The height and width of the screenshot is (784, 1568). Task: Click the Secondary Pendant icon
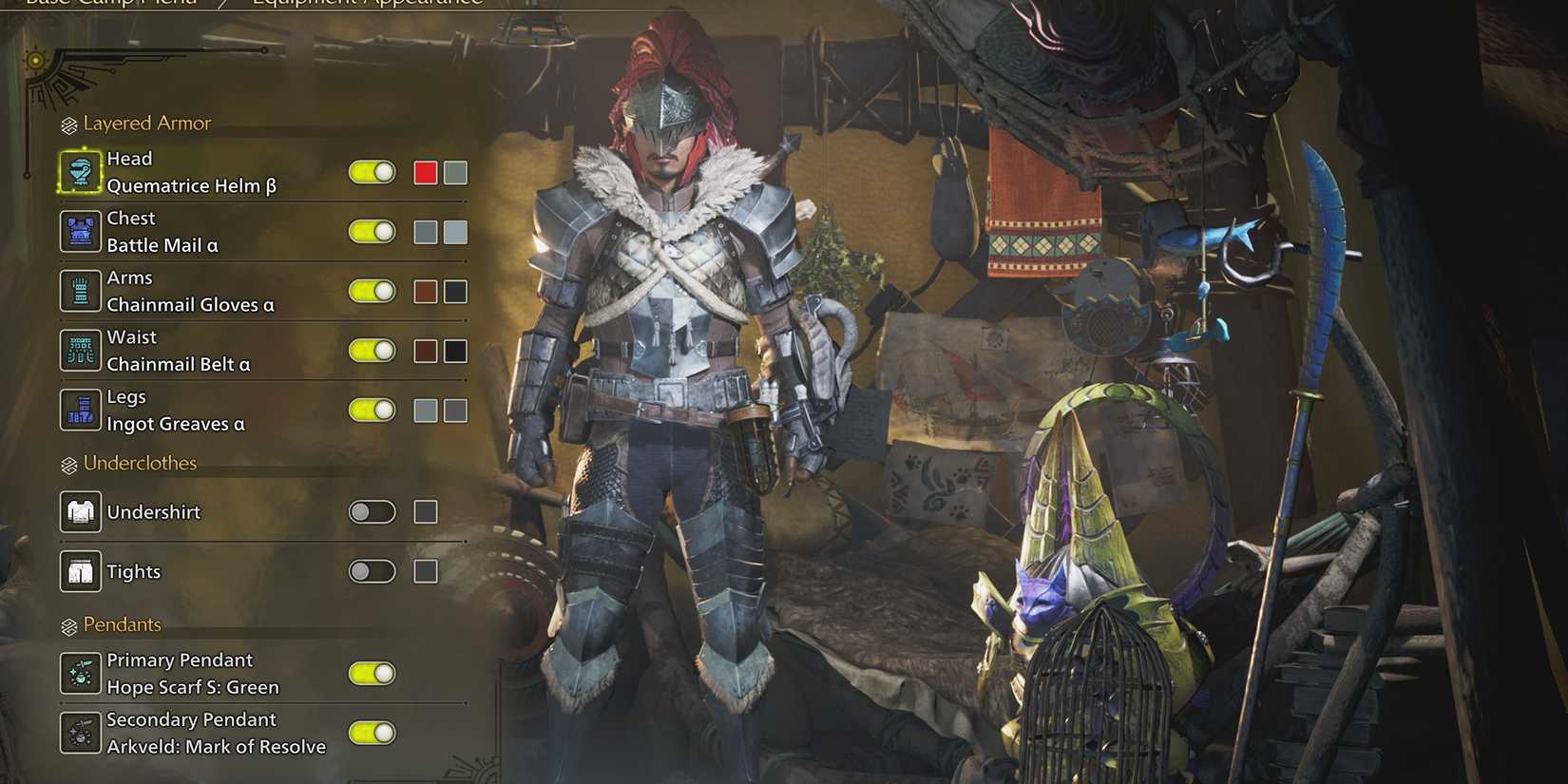tap(81, 733)
